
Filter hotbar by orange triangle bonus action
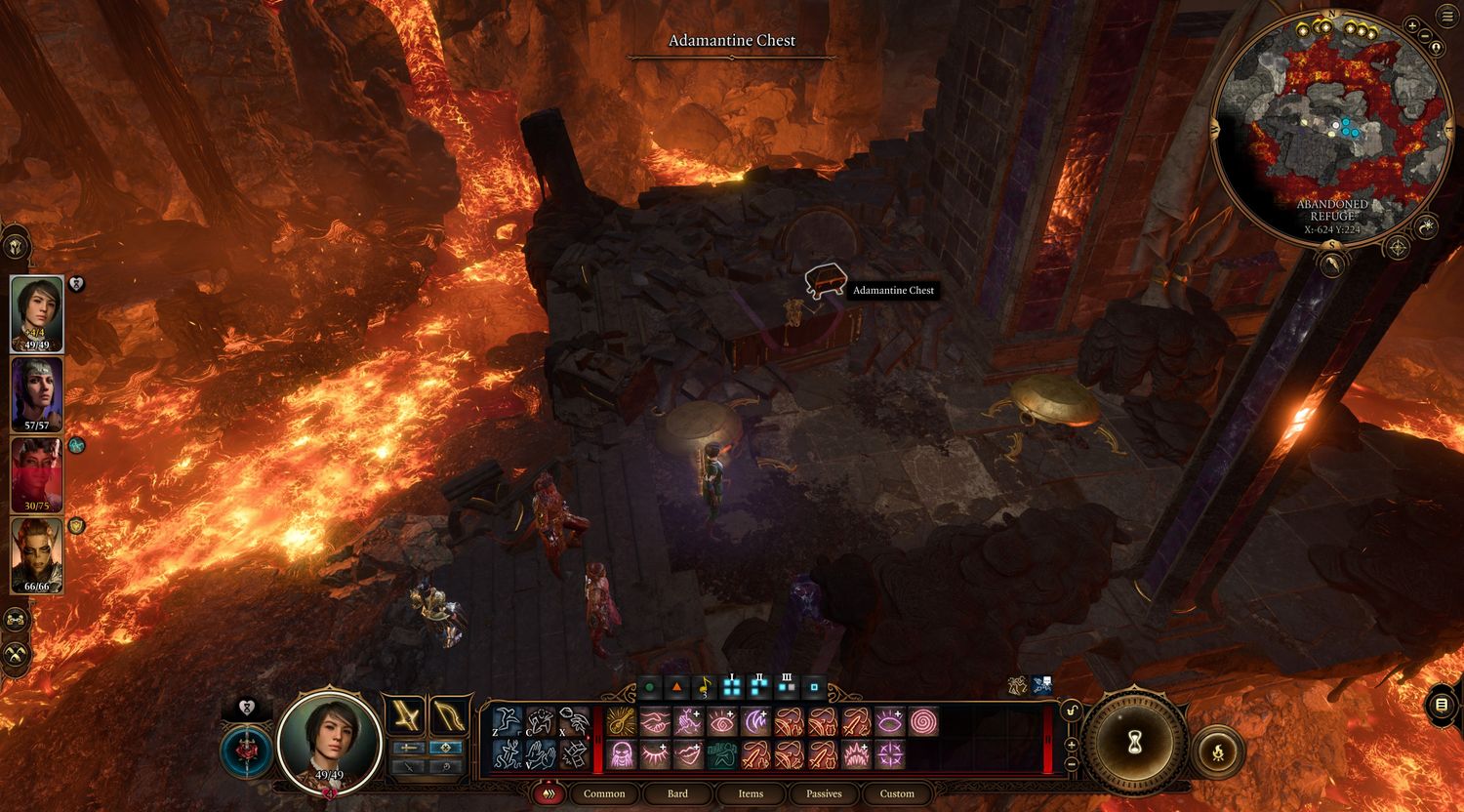coord(675,687)
